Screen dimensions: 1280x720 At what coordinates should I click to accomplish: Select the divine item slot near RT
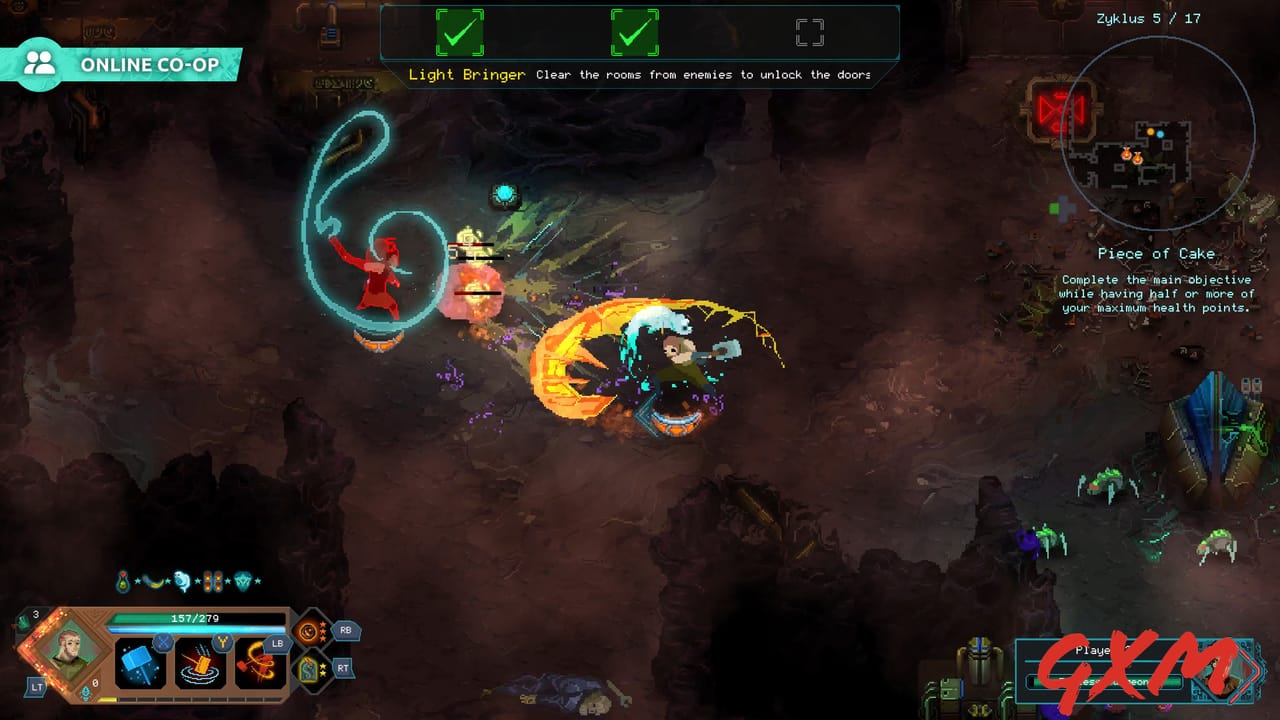[x=310, y=670]
